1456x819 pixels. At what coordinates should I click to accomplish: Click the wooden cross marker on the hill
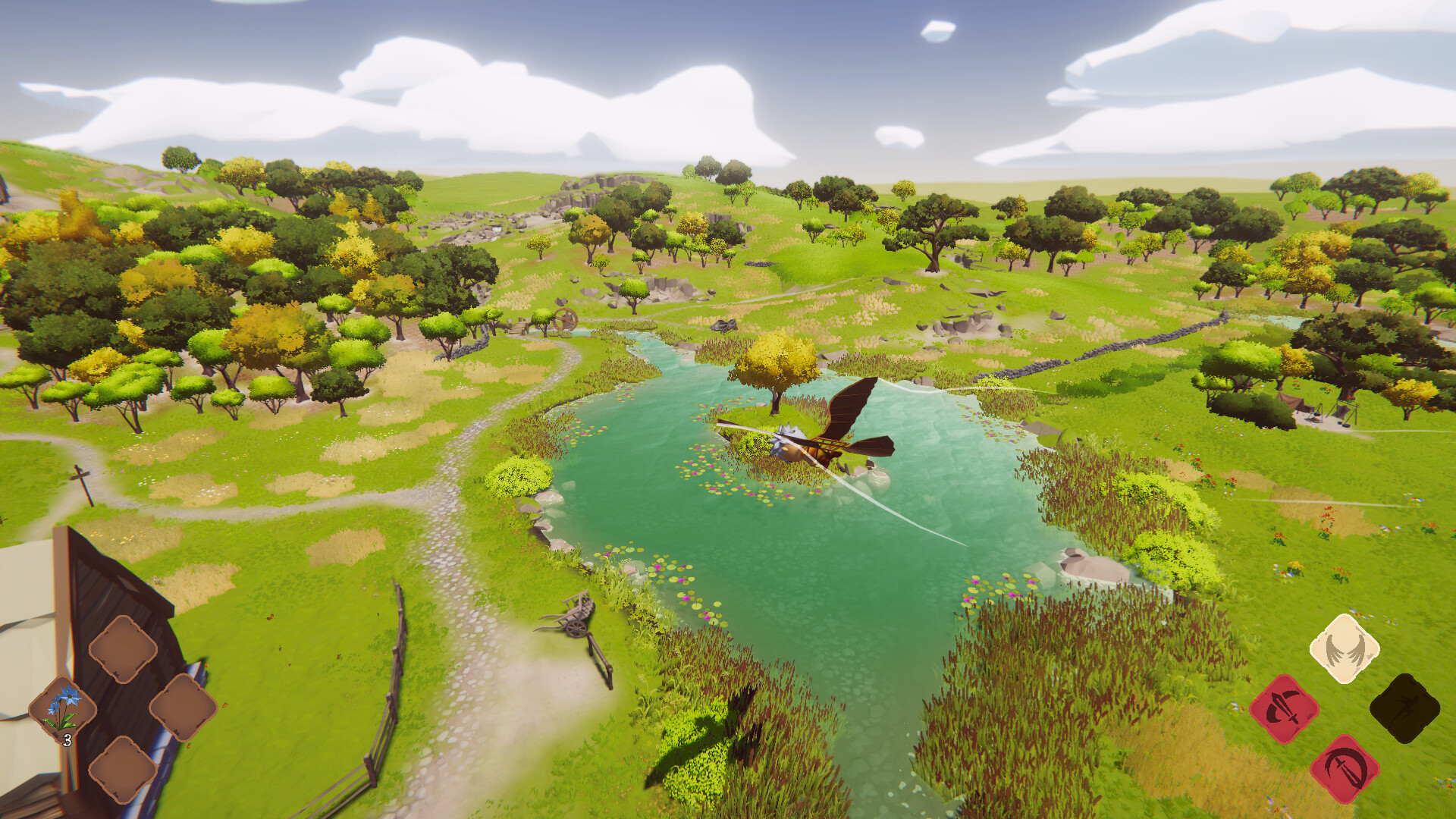click(x=80, y=474)
